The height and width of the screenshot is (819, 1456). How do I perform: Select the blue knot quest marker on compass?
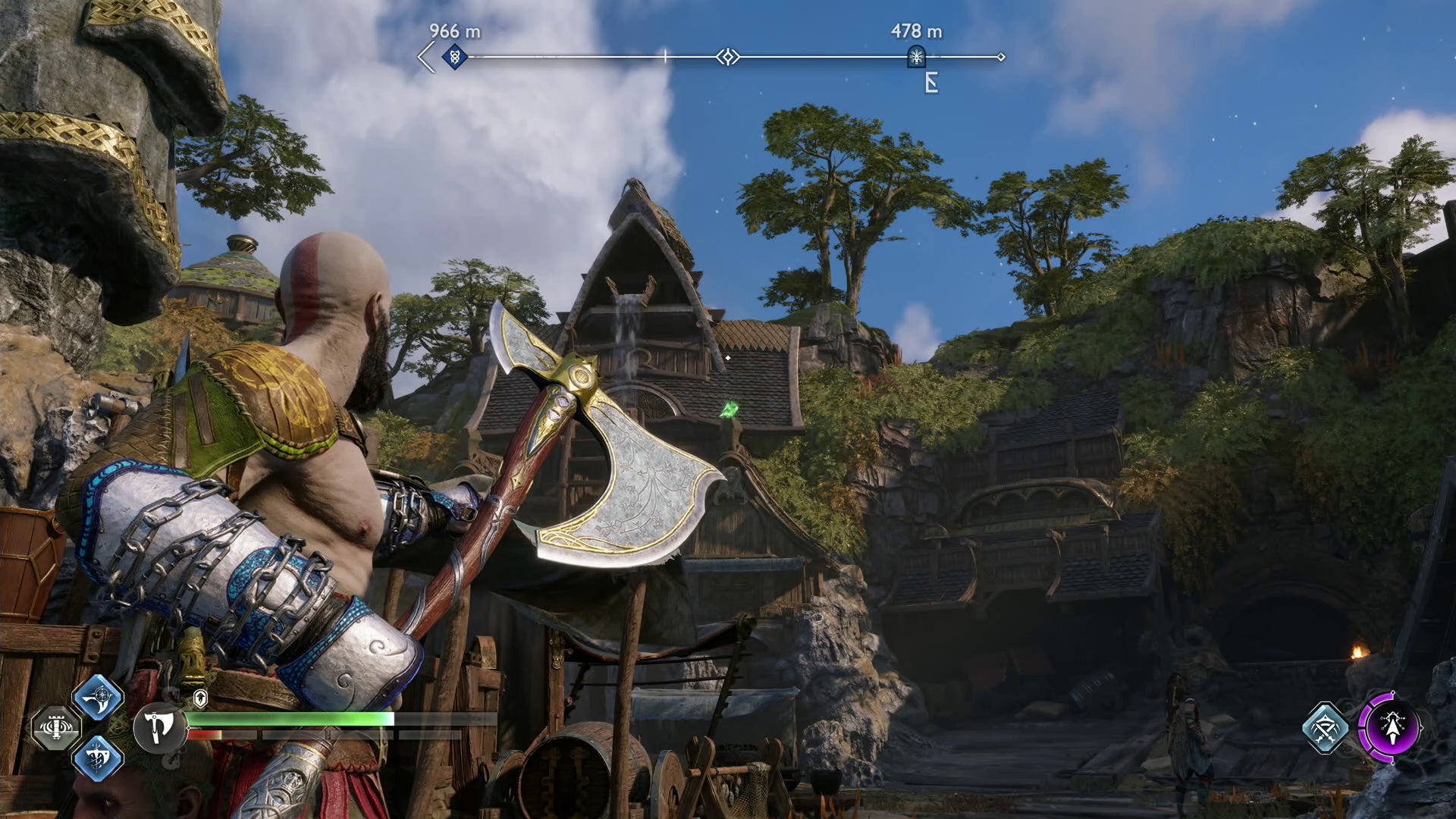point(454,57)
